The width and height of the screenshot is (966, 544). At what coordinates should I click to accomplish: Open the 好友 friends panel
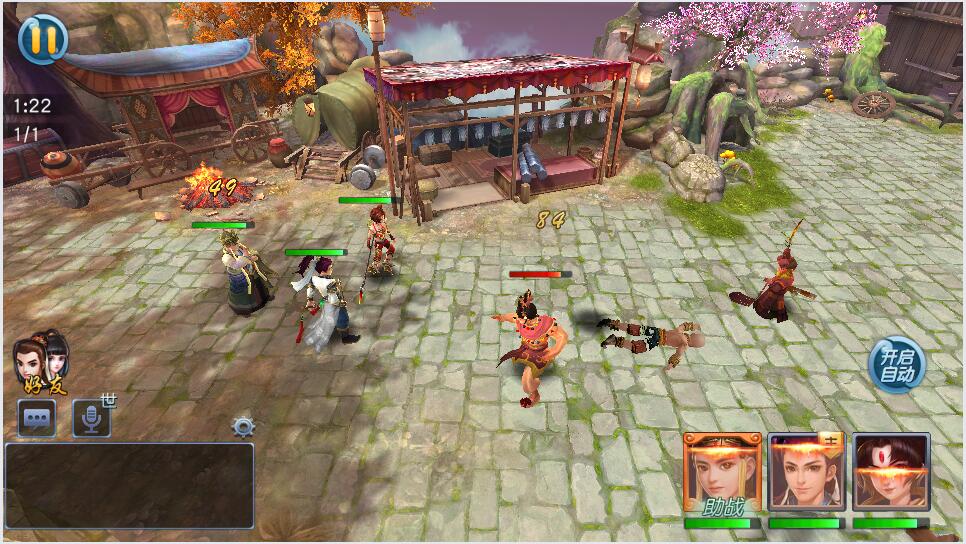tap(41, 364)
